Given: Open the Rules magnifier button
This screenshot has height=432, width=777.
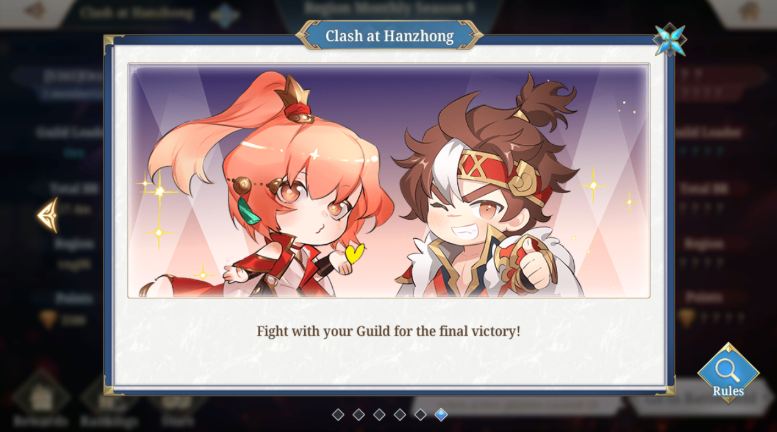Looking at the screenshot, I should [x=727, y=374].
